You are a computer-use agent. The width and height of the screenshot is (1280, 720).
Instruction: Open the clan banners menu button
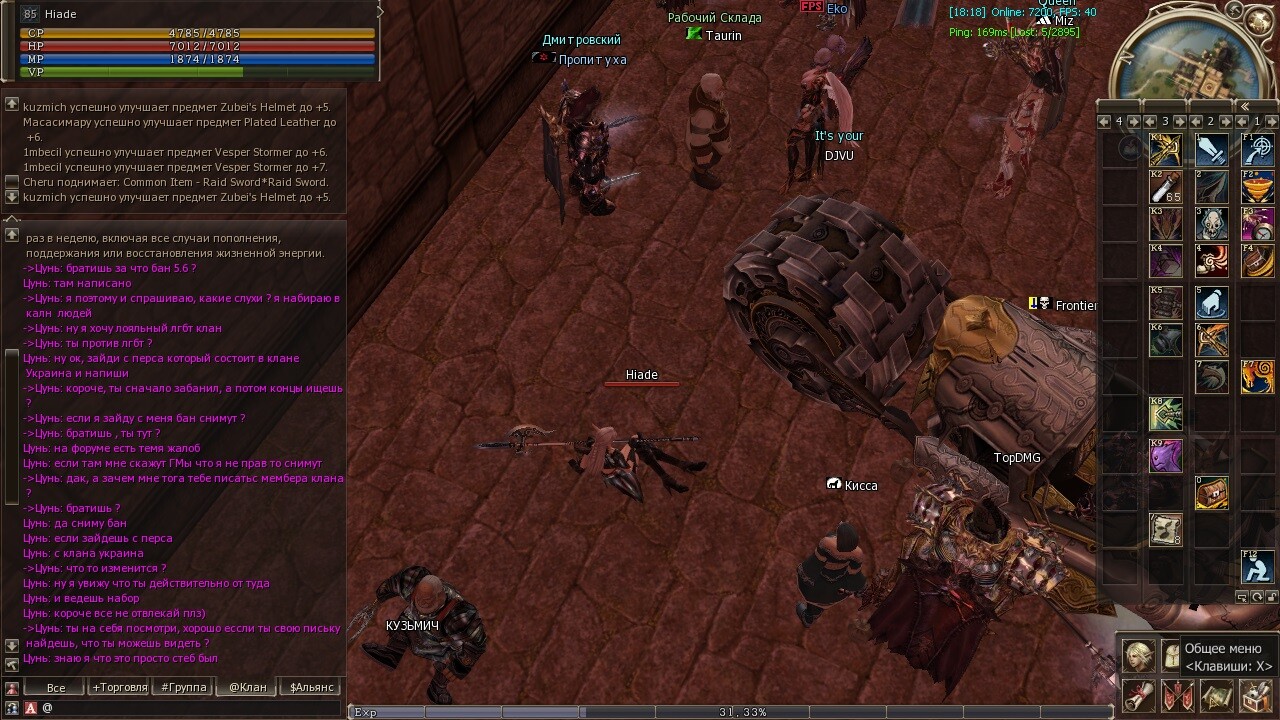click(x=1177, y=694)
